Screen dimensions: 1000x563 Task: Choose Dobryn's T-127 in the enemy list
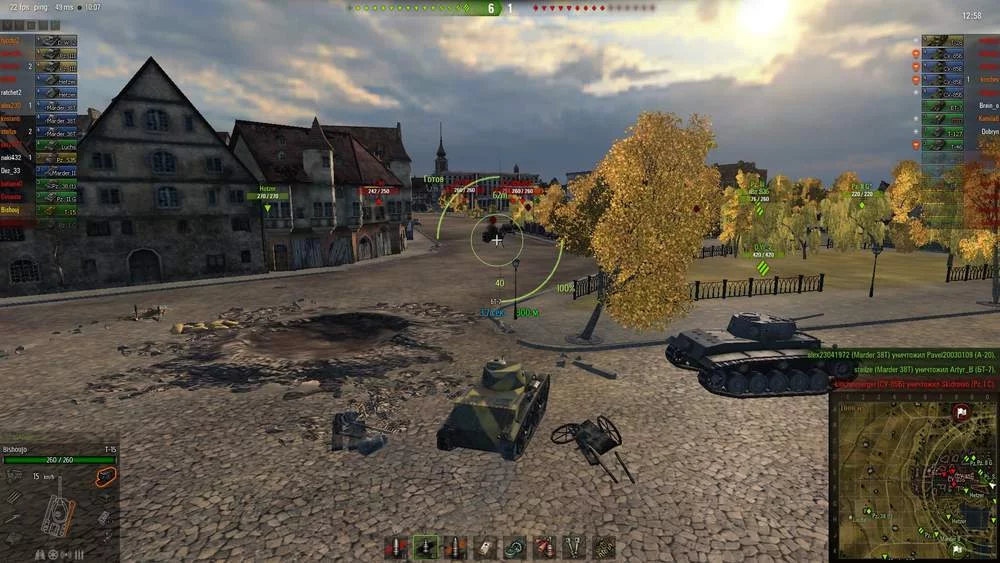click(957, 132)
